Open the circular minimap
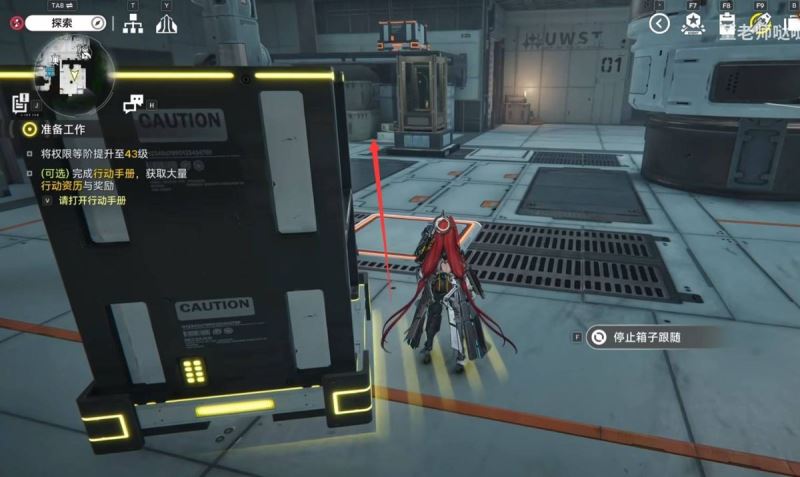The image size is (800, 477). point(74,72)
